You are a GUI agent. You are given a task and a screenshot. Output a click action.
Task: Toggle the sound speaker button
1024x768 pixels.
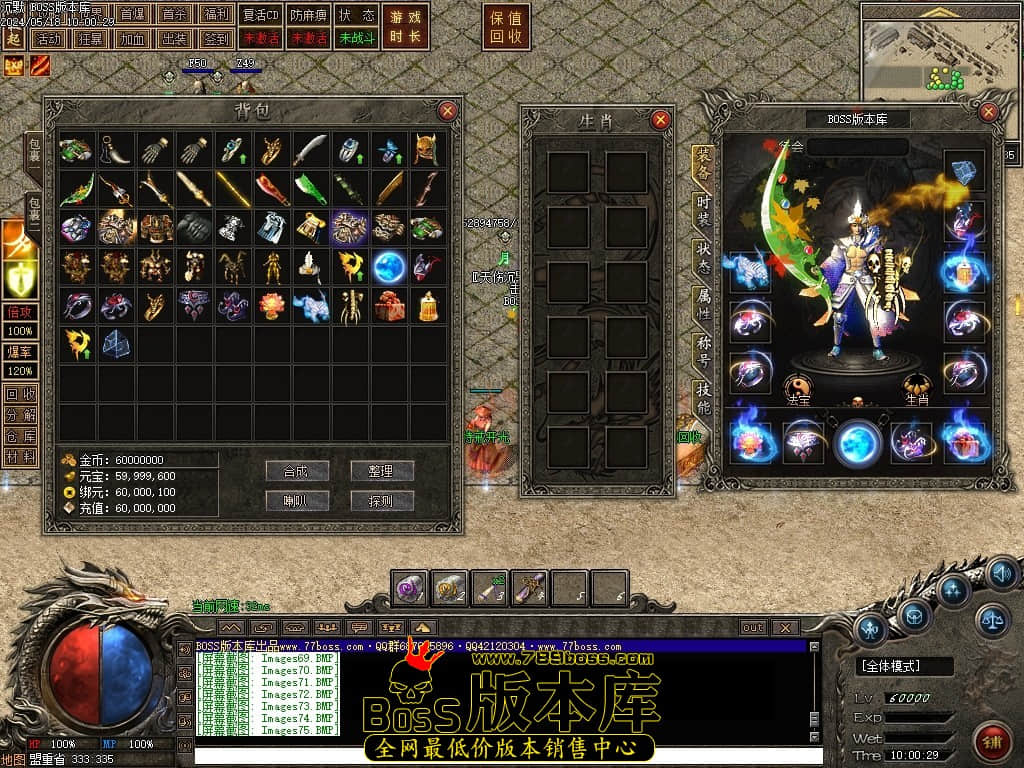click(1002, 573)
